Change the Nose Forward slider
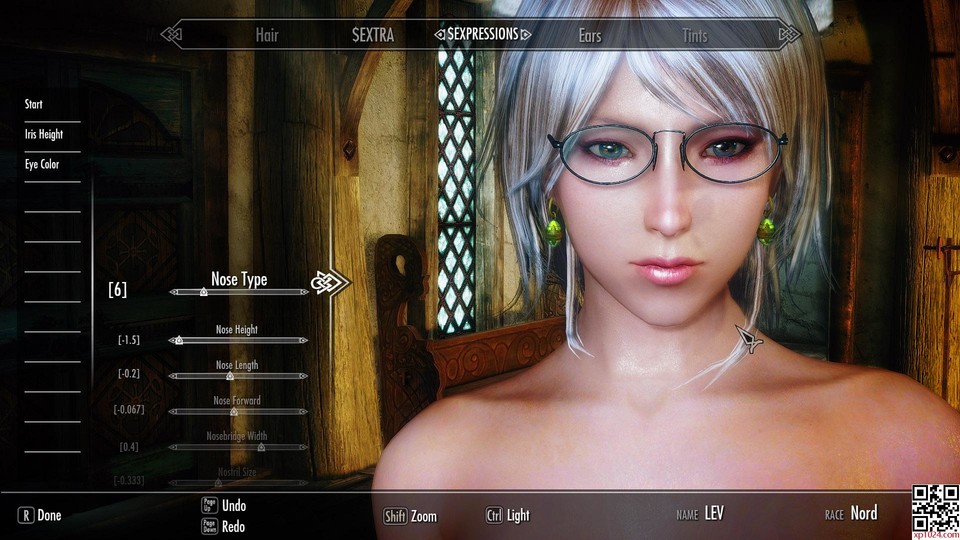960x540 pixels. point(239,411)
